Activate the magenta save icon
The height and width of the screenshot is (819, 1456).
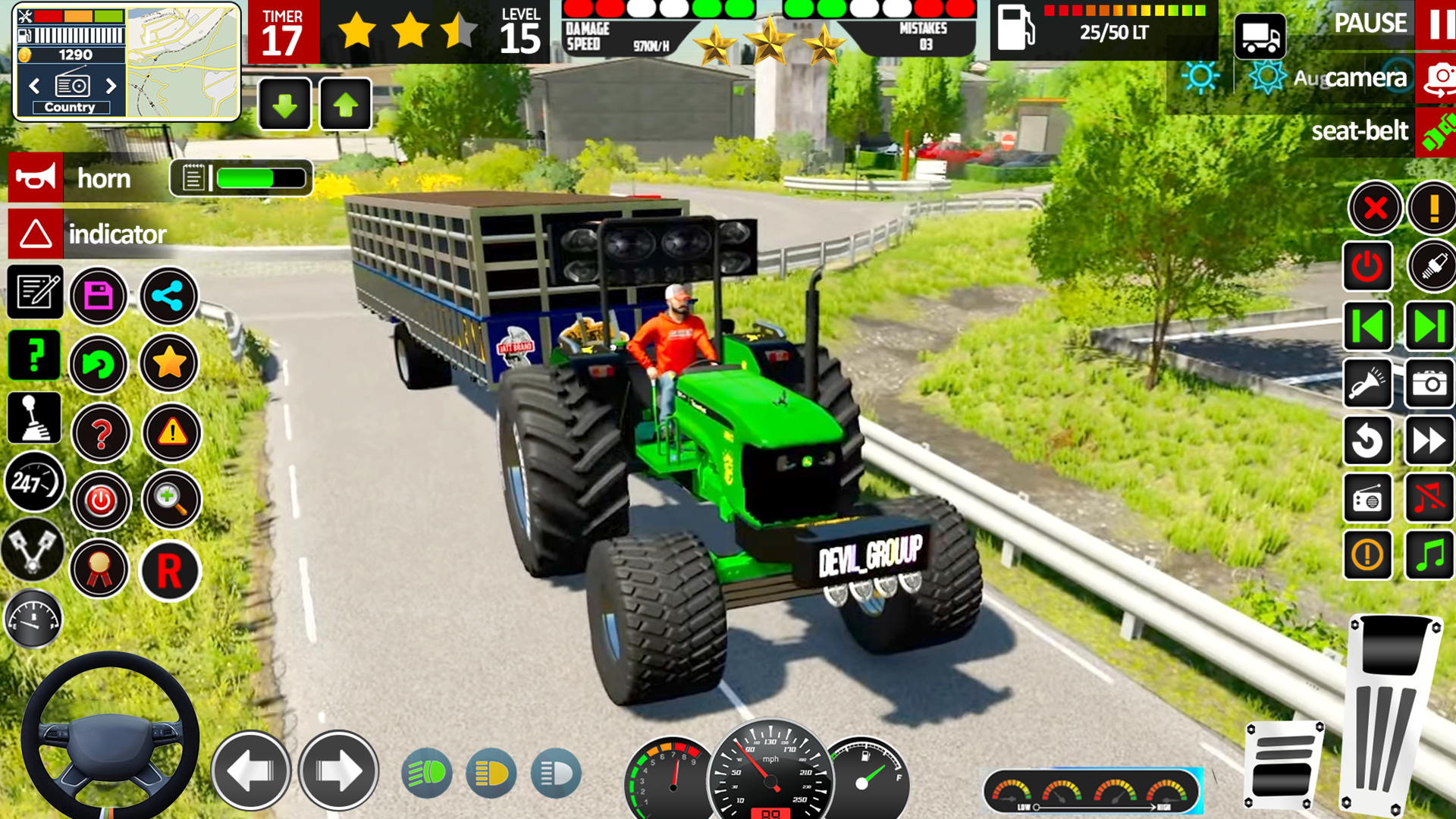[x=99, y=297]
